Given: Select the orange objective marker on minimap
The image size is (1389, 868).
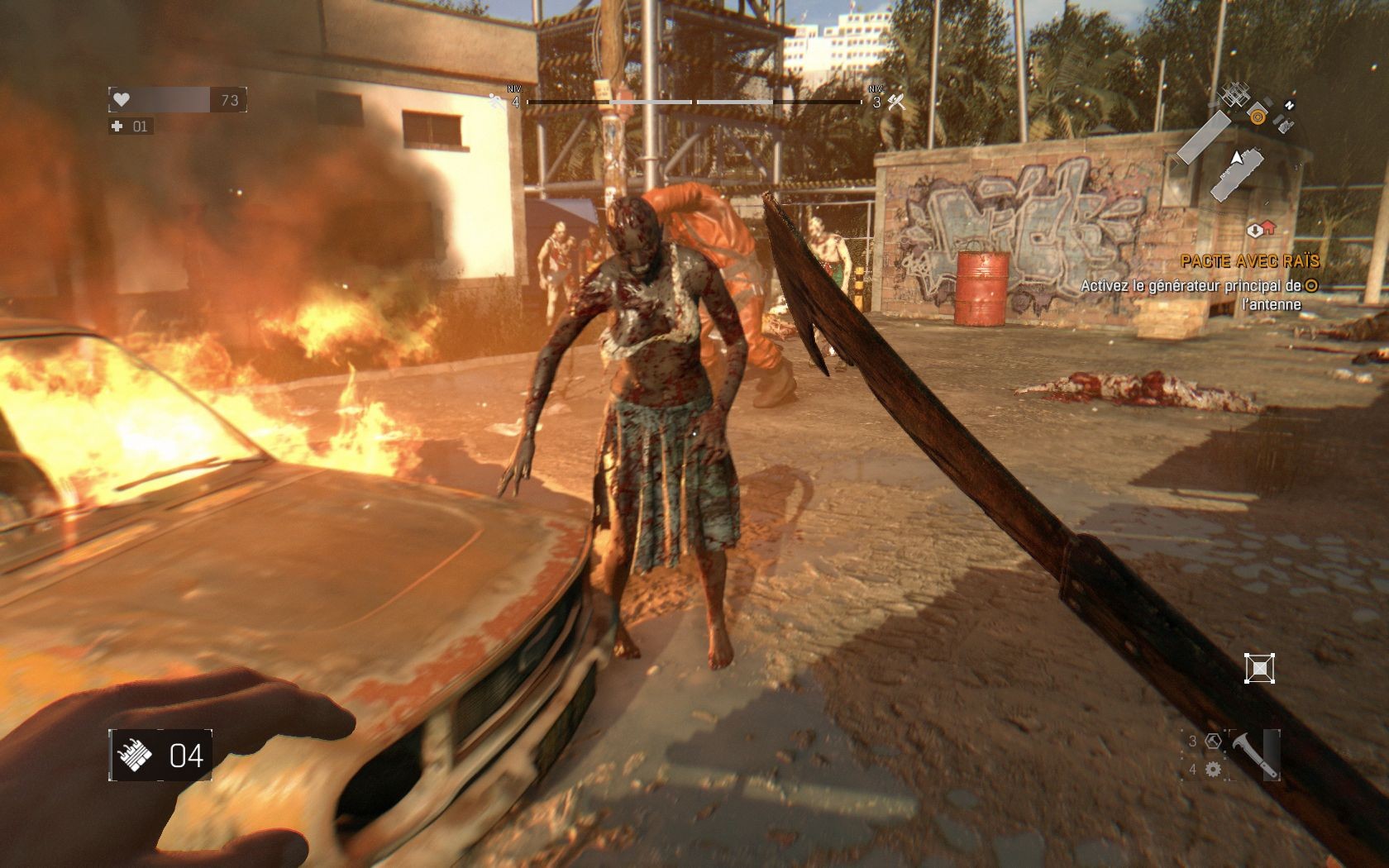Looking at the screenshot, I should coord(1258,117).
